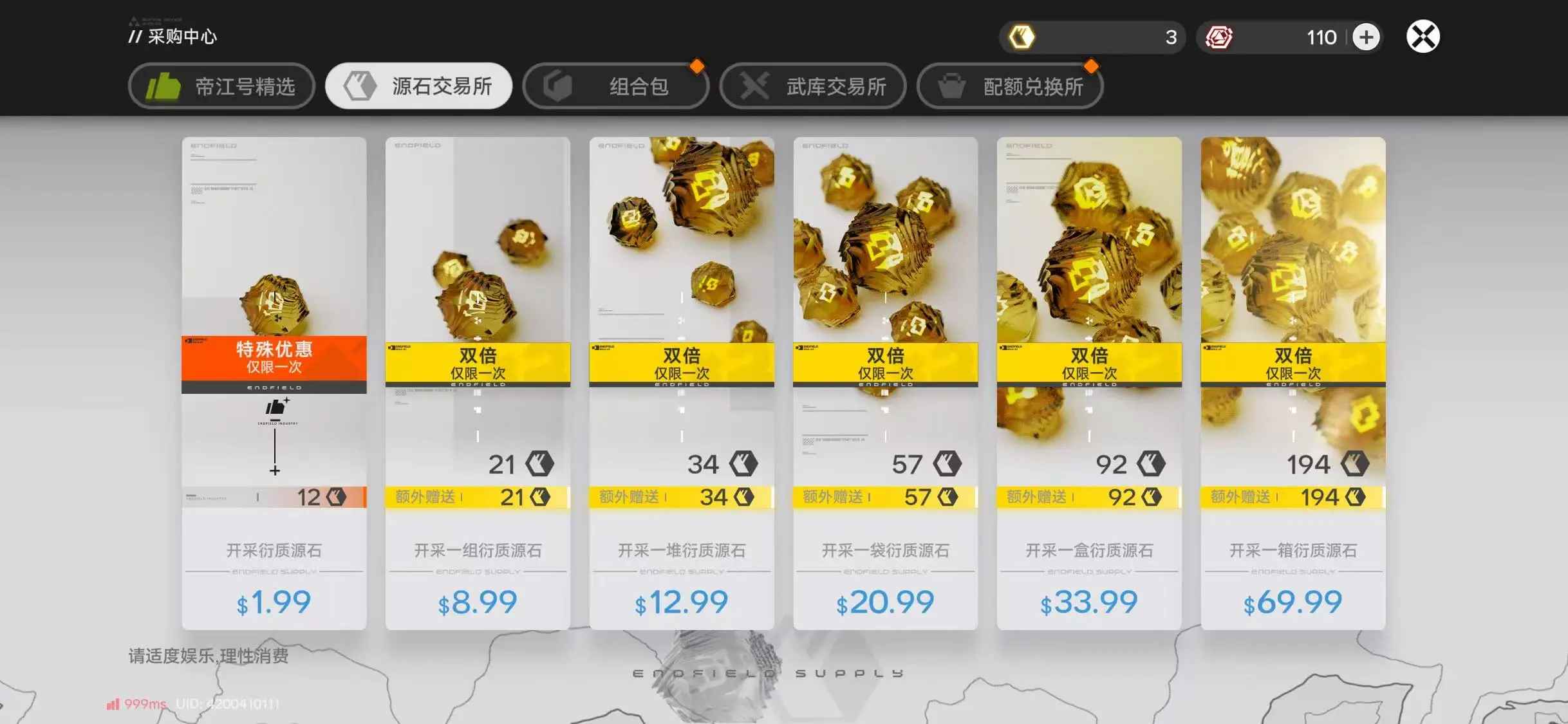
Task: Switch to the 组合包 tab
Action: tap(616, 84)
